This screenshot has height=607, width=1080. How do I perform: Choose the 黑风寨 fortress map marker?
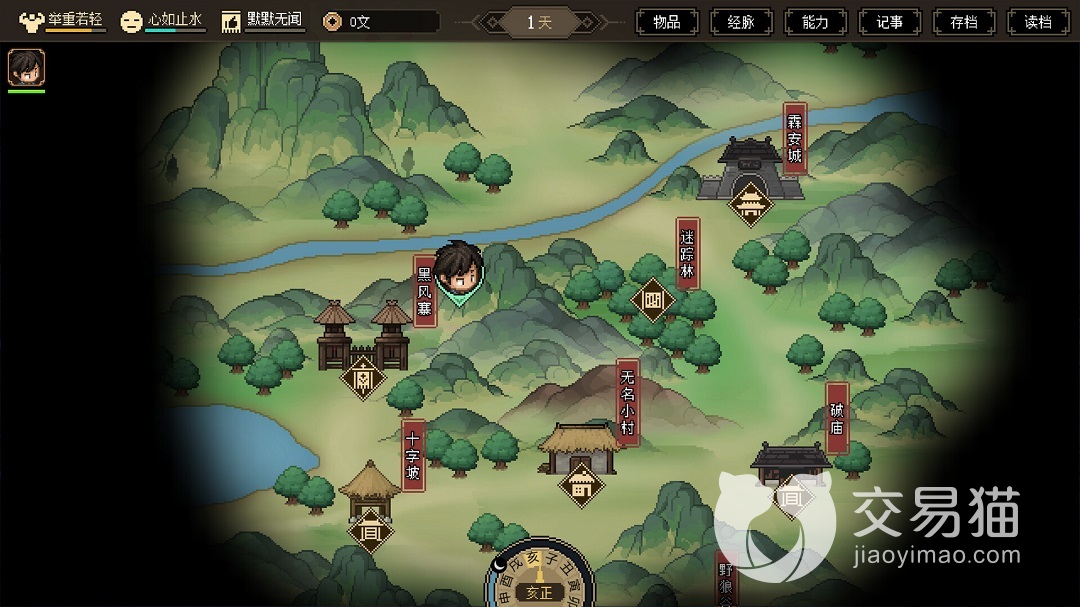coord(362,378)
